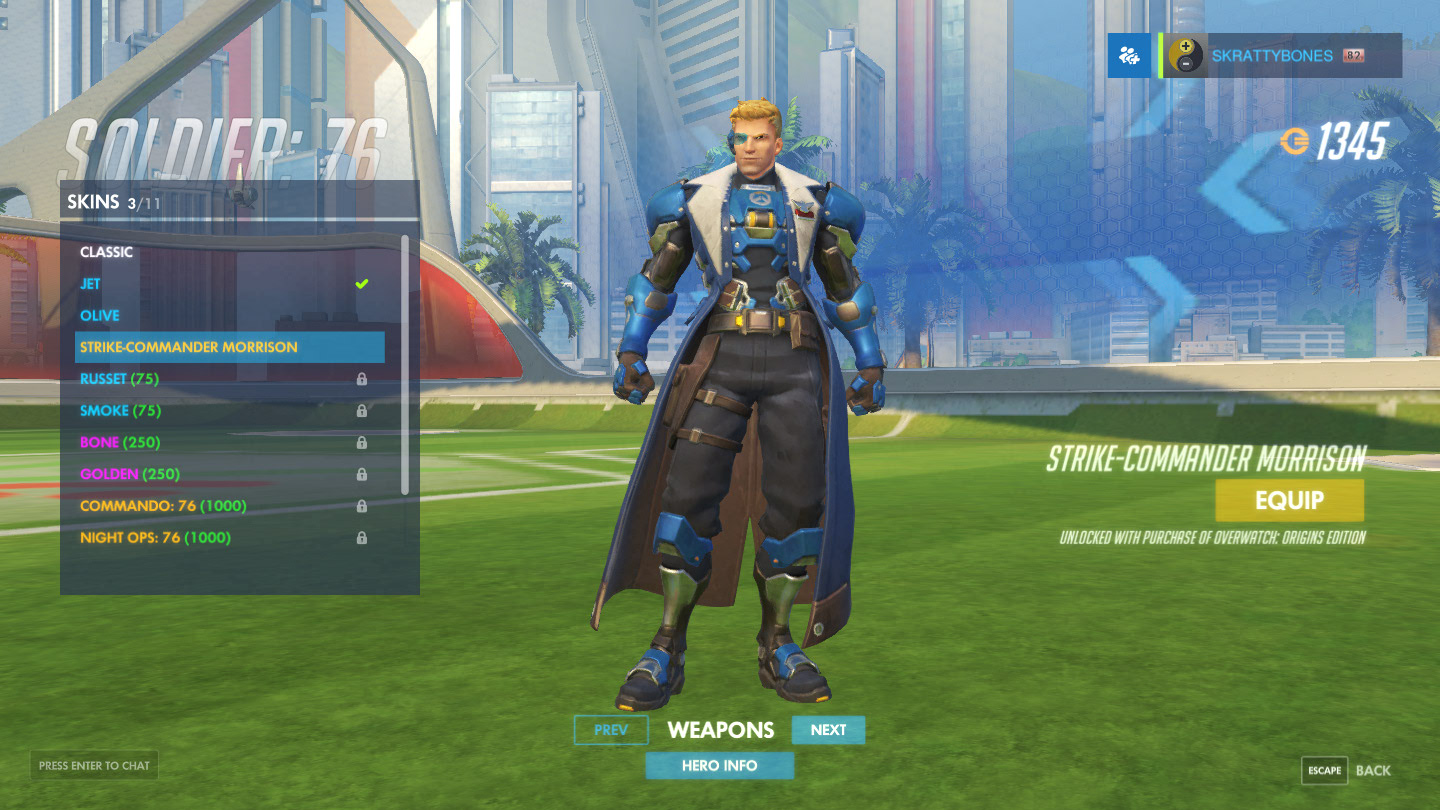Open the chat box prompt
Image resolution: width=1440 pixels, height=810 pixels.
[x=94, y=766]
